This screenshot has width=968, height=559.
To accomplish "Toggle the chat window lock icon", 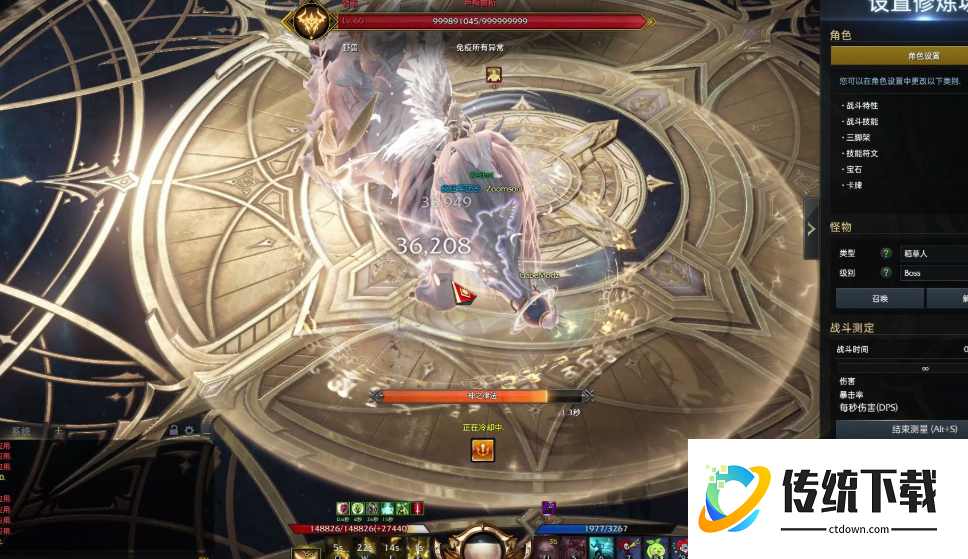I will [174, 431].
